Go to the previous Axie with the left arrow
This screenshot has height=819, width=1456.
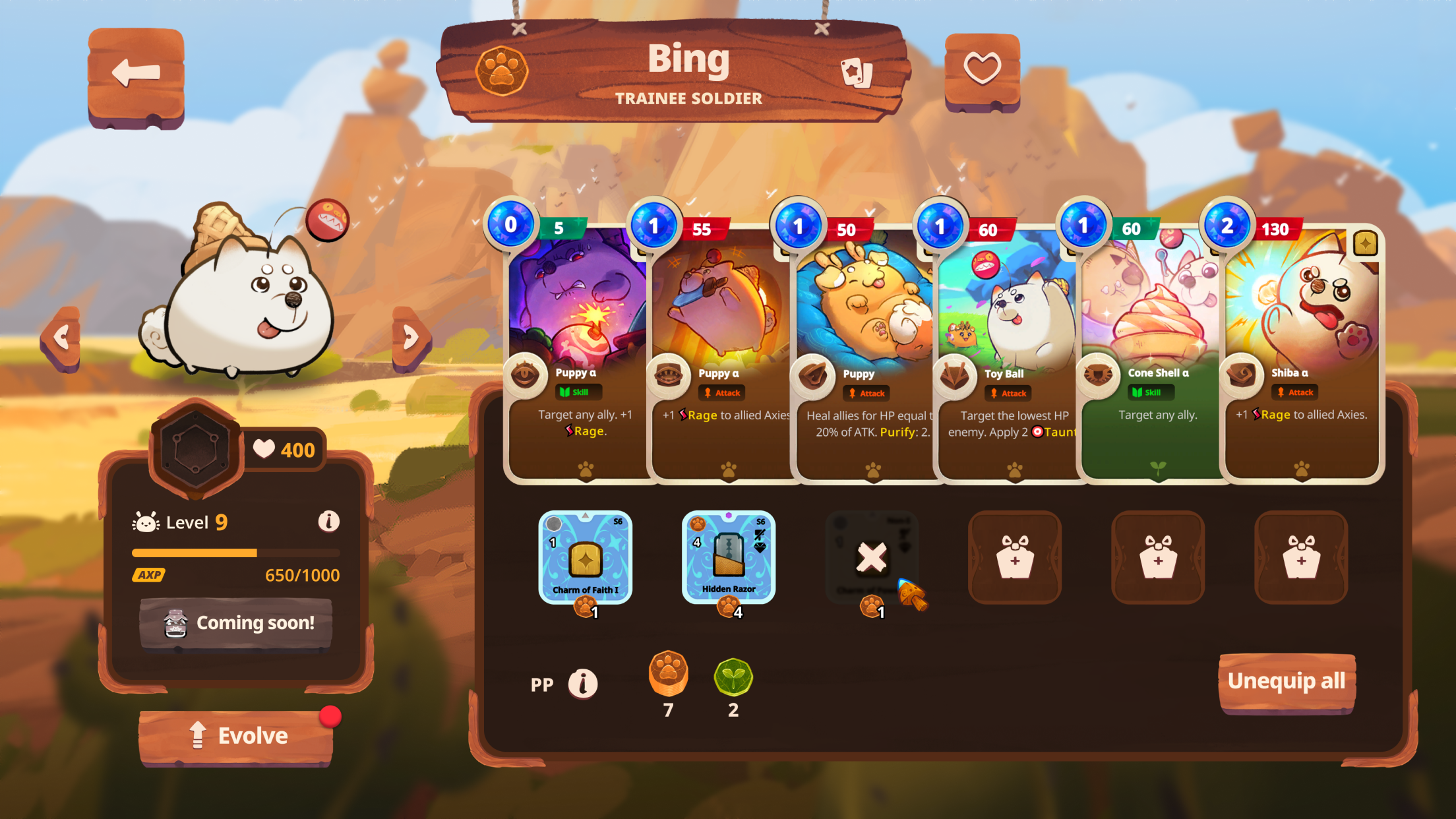pos(61,336)
